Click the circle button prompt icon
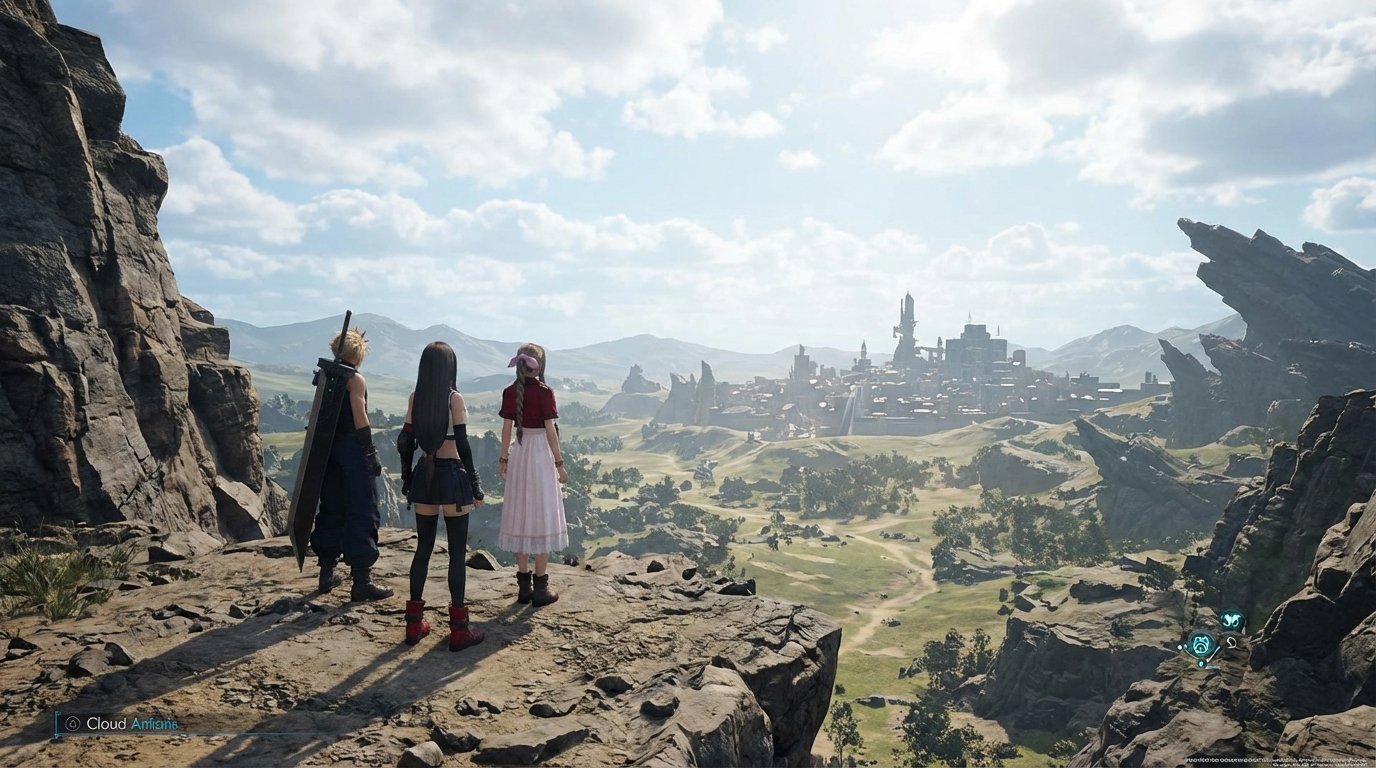This screenshot has width=1376, height=768. click(x=73, y=723)
